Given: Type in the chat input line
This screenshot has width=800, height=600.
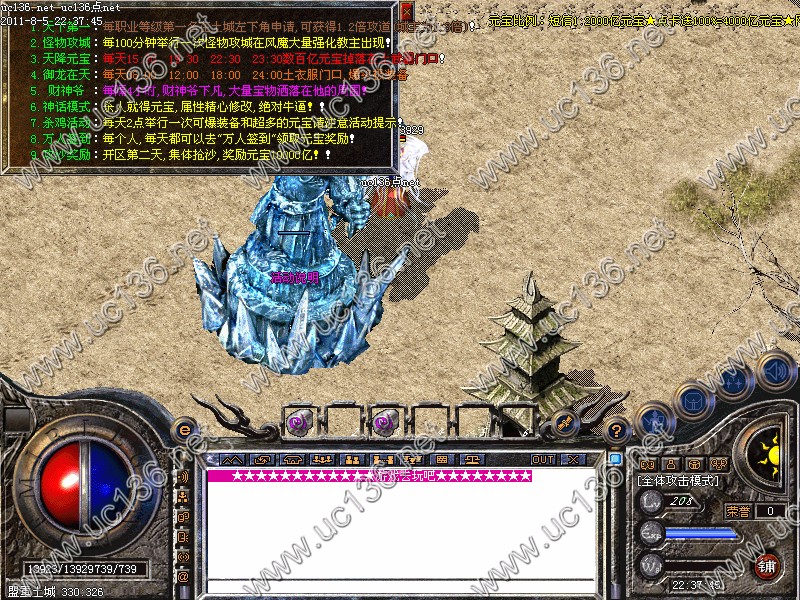Looking at the screenshot, I should pos(400,587).
